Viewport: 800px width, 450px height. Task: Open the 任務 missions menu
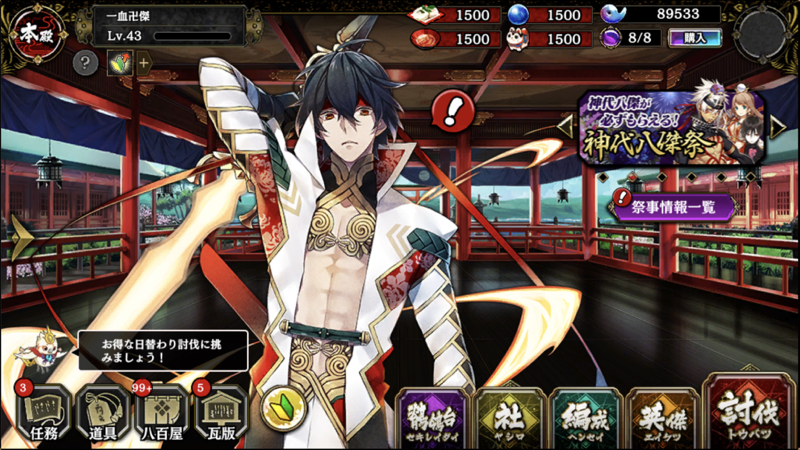click(x=40, y=412)
